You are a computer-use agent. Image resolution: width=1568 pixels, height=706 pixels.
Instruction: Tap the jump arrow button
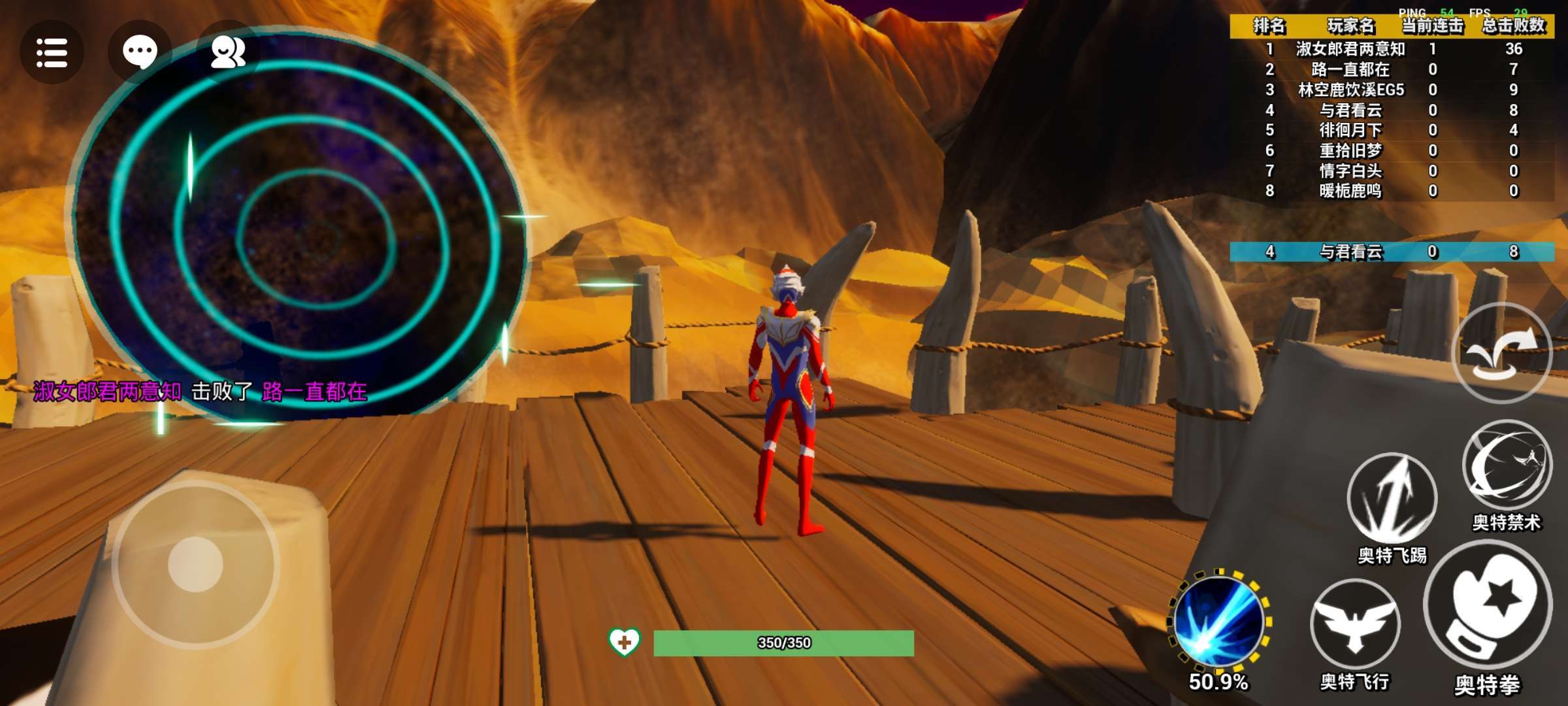tap(1501, 353)
